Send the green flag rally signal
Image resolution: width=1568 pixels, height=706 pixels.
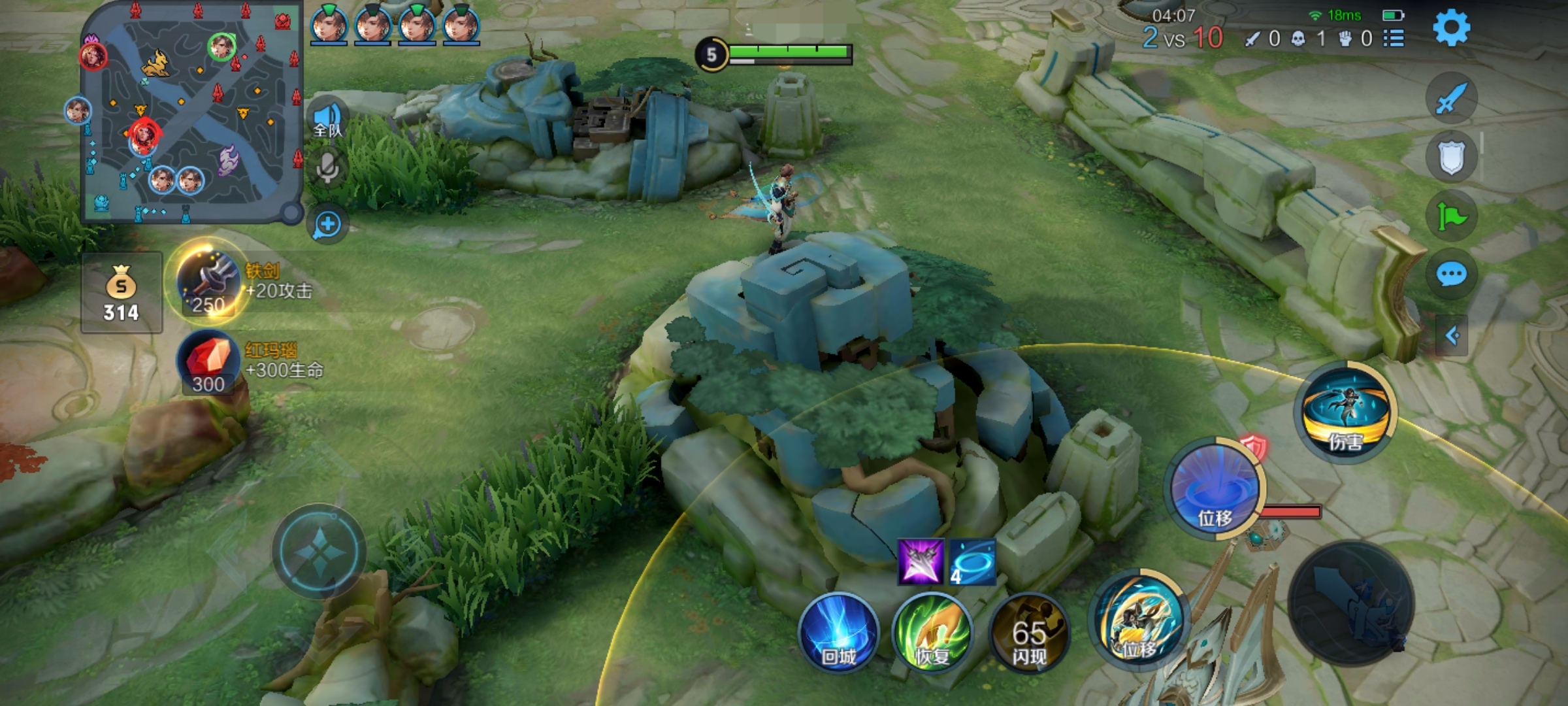tap(1451, 216)
